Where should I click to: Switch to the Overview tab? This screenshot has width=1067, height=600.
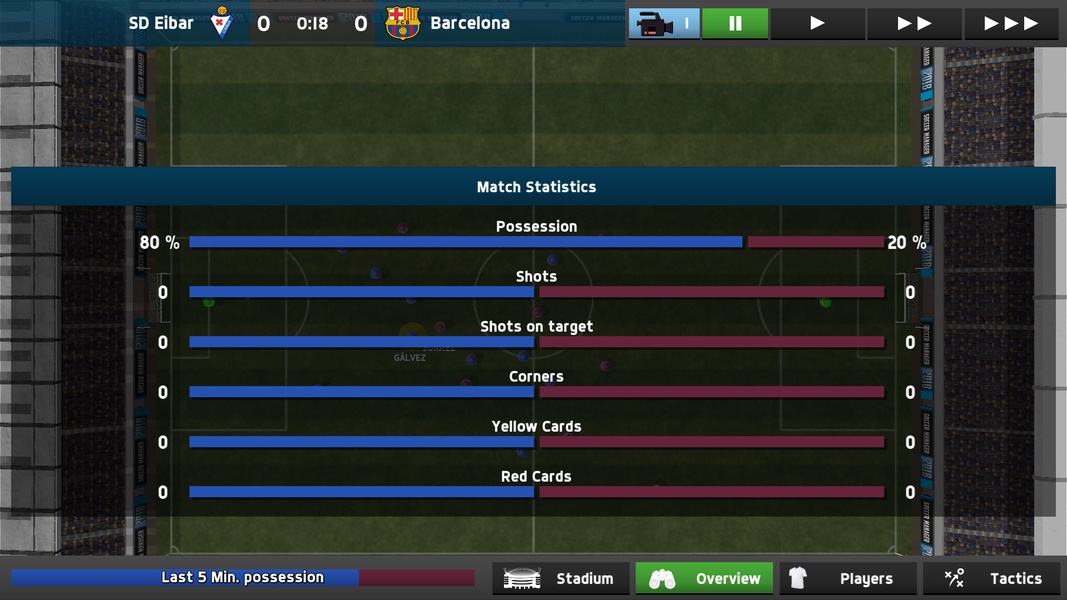tap(704, 578)
